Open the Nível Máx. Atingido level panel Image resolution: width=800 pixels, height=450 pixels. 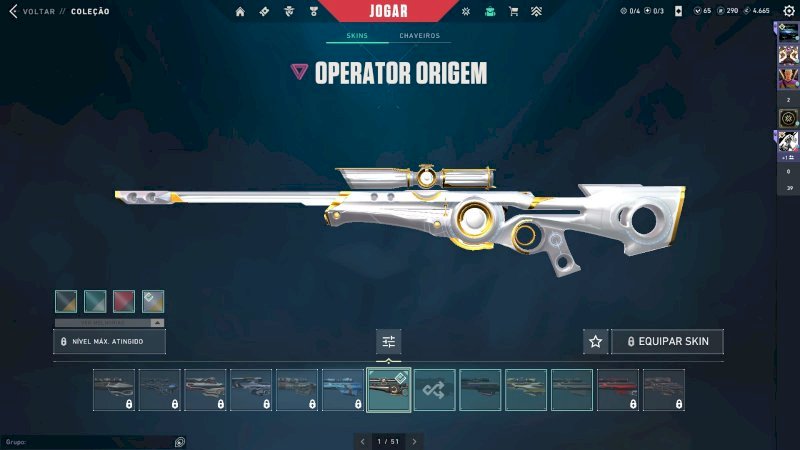coord(109,342)
